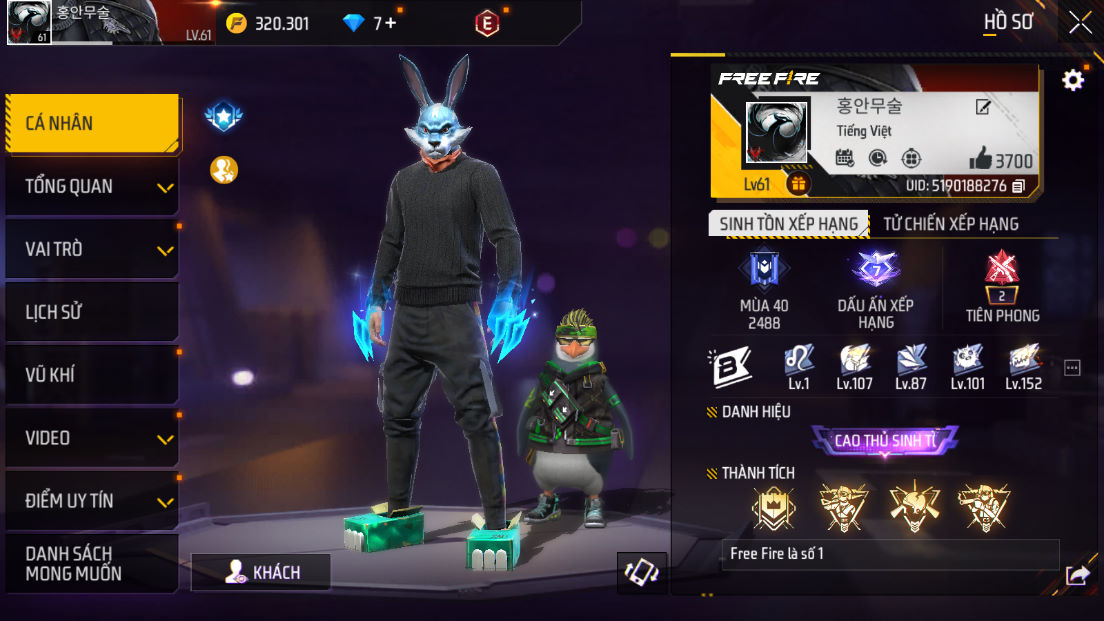
Task: Select the Sinh Tồn Xếp Hạng tab
Action: pyautogui.click(x=788, y=224)
